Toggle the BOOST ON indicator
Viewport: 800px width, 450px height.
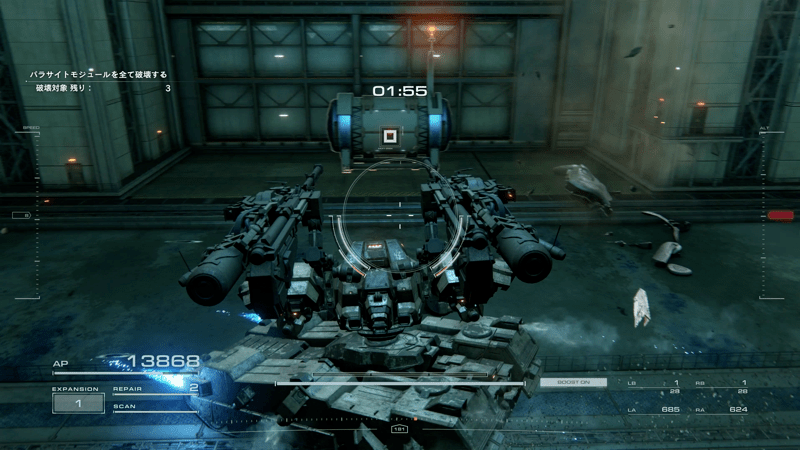(x=573, y=383)
